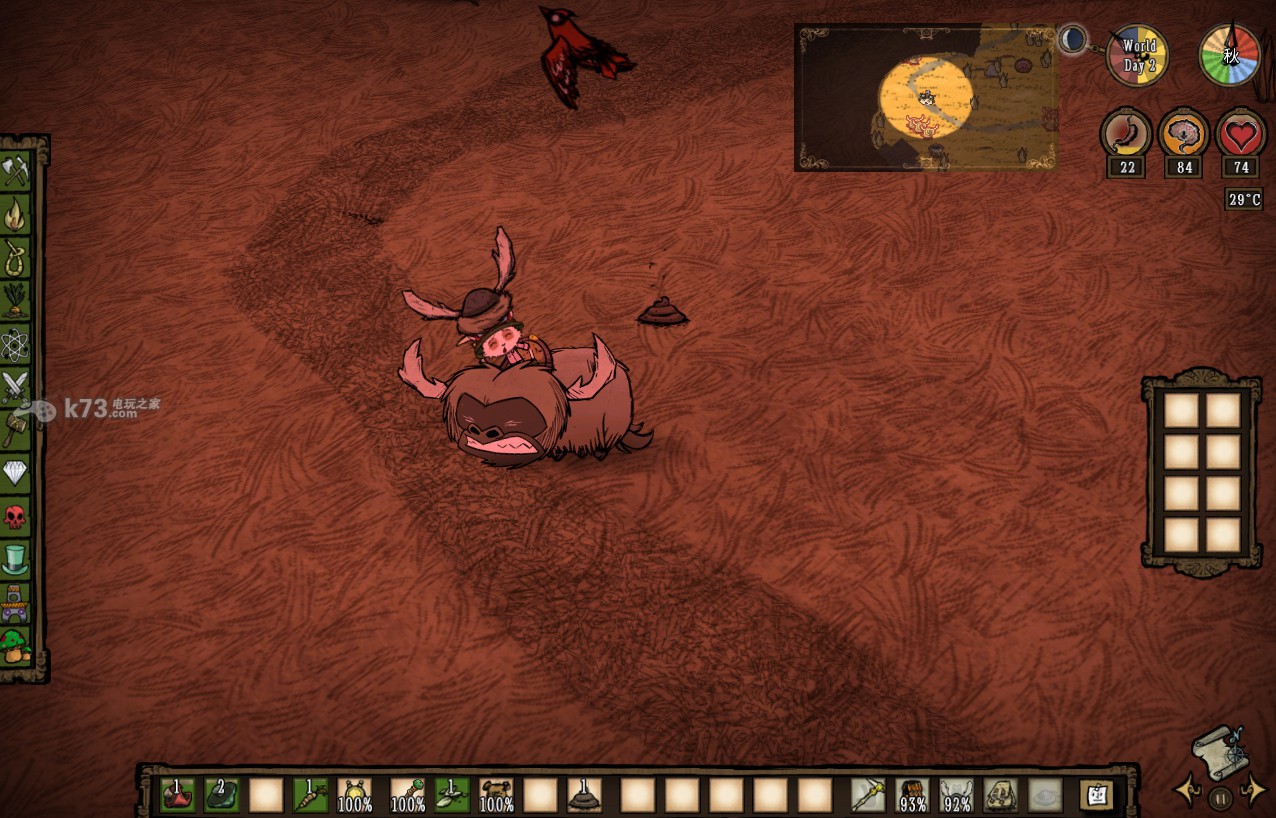The image size is (1276, 818).
Task: Pause the game
Action: click(x=1219, y=798)
